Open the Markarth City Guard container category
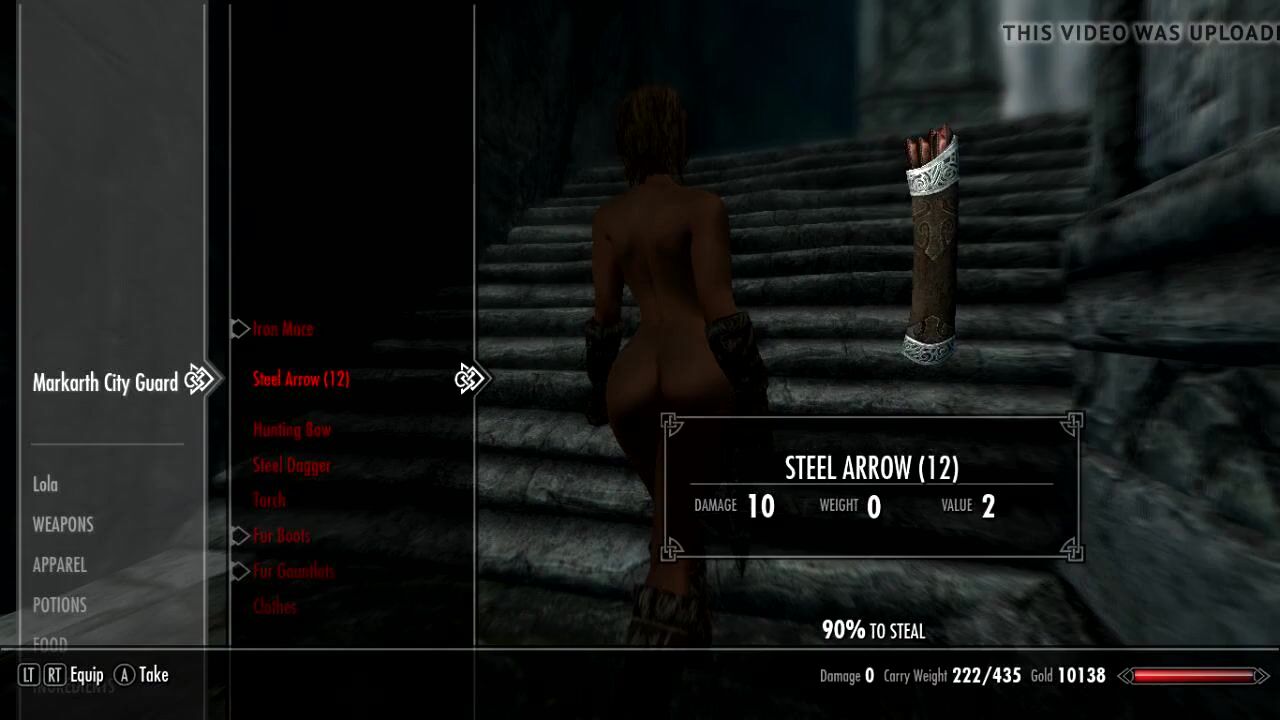1280x720 pixels. [105, 383]
